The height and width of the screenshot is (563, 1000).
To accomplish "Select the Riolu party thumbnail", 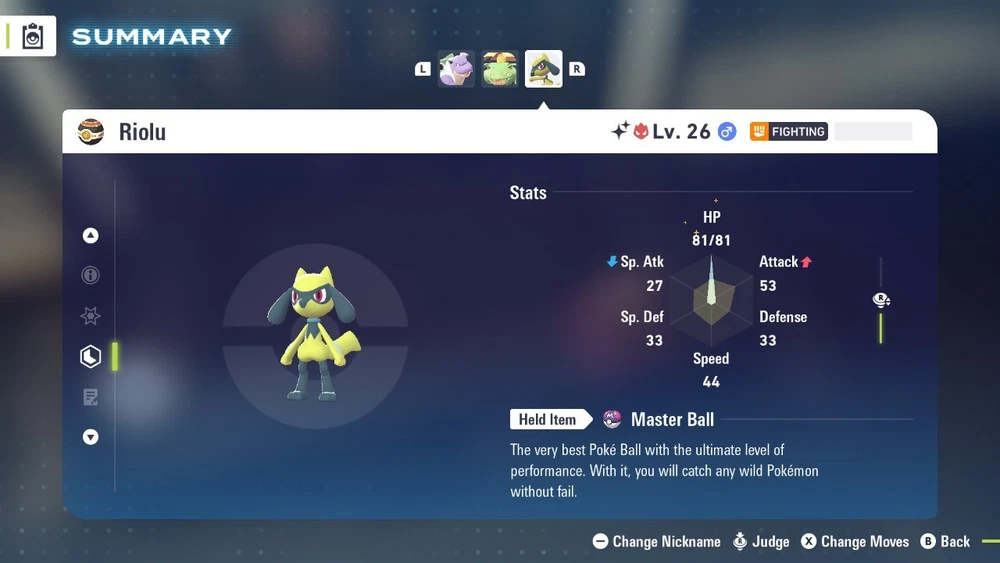I will click(544, 69).
